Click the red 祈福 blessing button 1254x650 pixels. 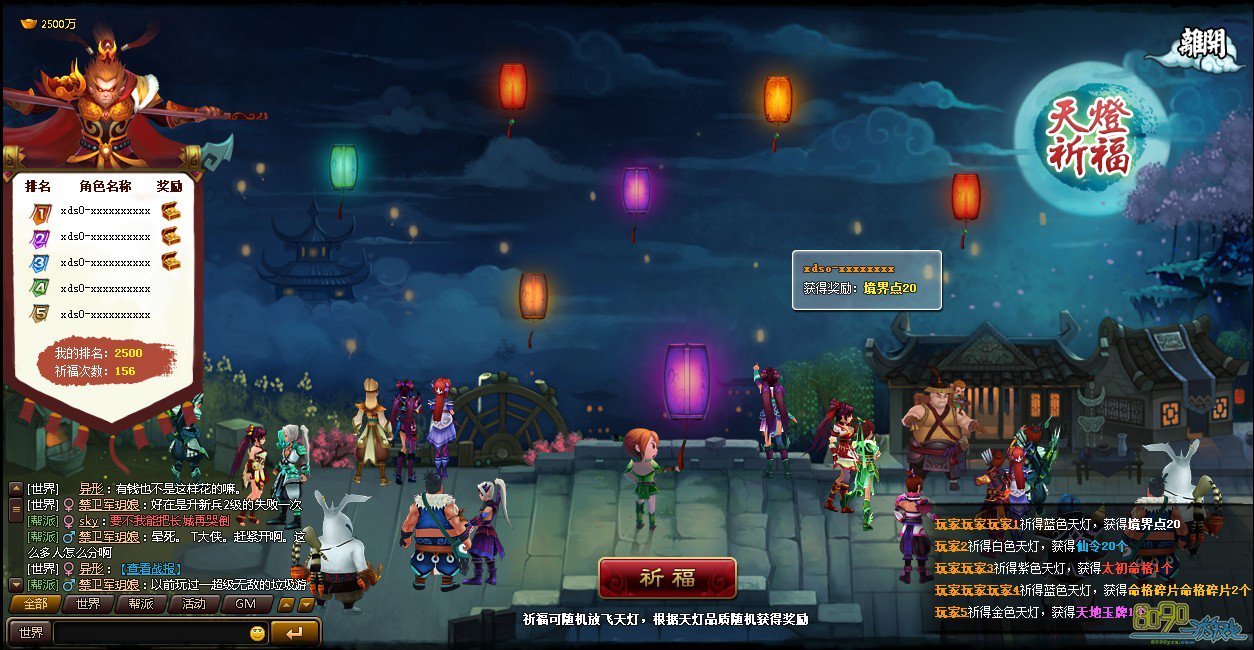tap(667, 578)
